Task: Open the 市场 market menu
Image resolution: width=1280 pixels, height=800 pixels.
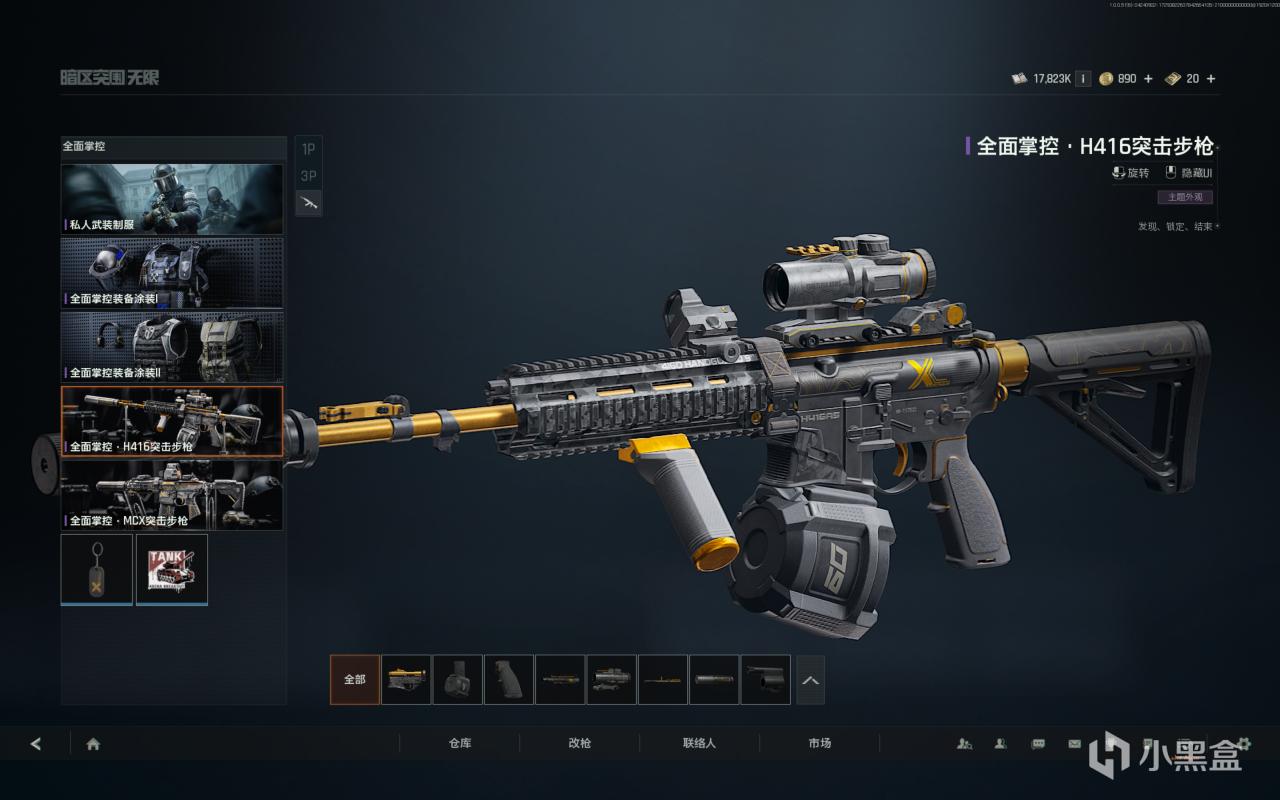Action: pyautogui.click(x=820, y=743)
